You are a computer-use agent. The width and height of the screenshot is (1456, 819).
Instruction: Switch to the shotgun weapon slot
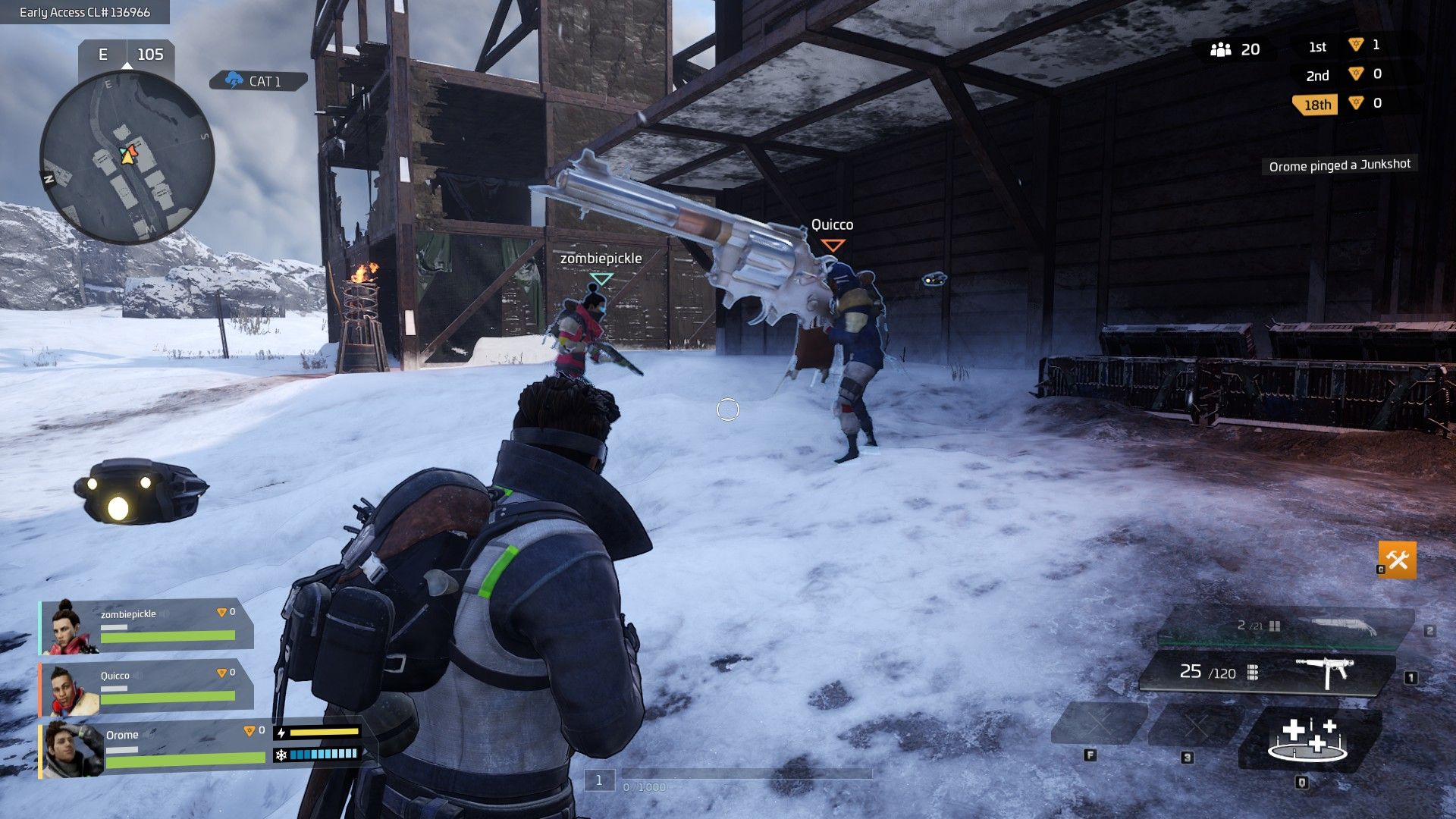[x=1285, y=627]
